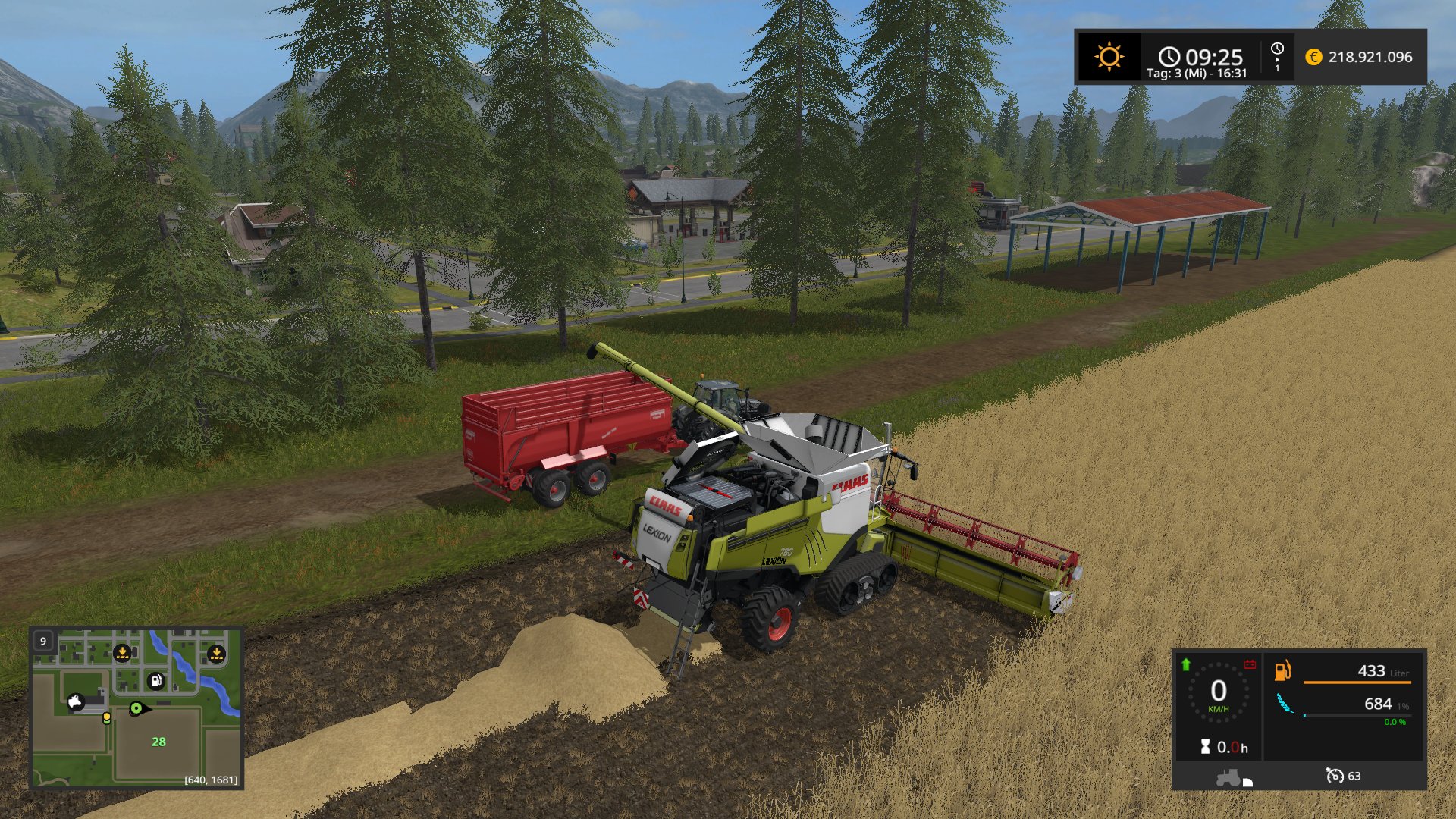1456x819 pixels.
Task: Click the red battery warning icon
Action: point(1250,665)
